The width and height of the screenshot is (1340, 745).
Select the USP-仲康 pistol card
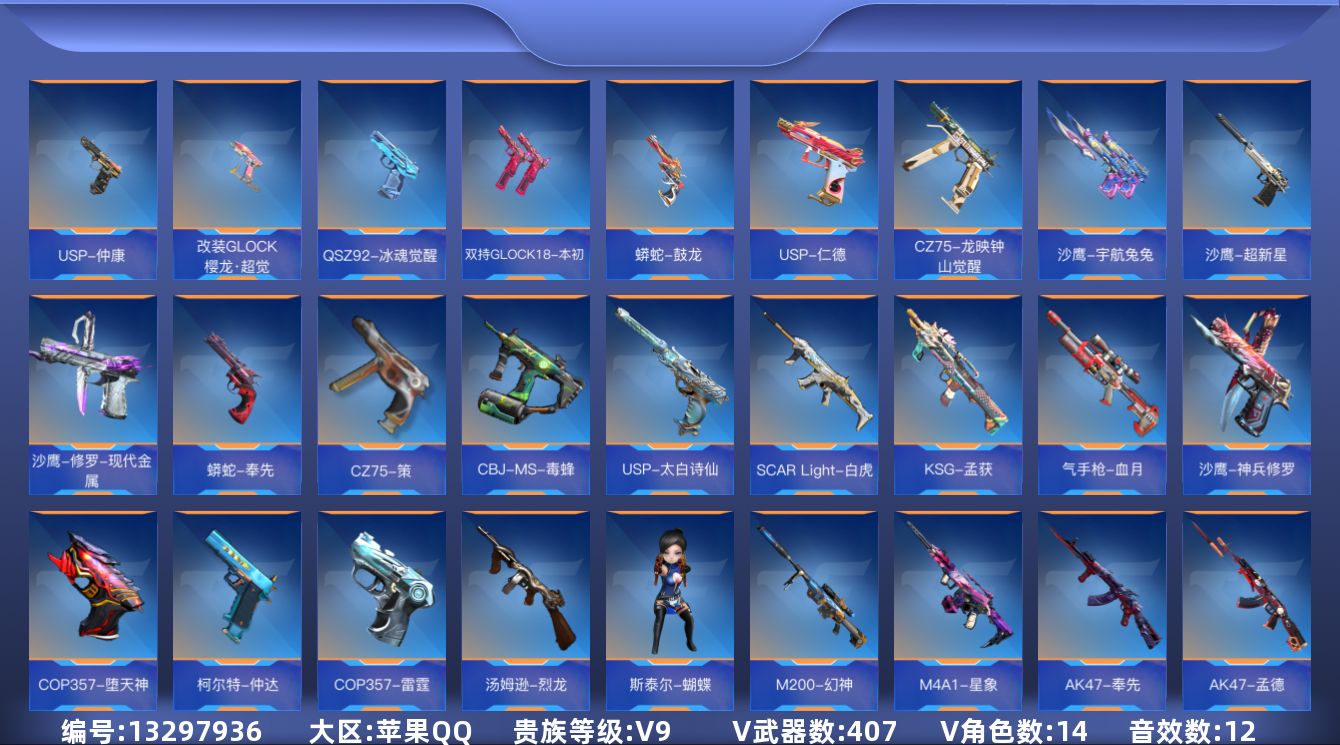(93, 179)
